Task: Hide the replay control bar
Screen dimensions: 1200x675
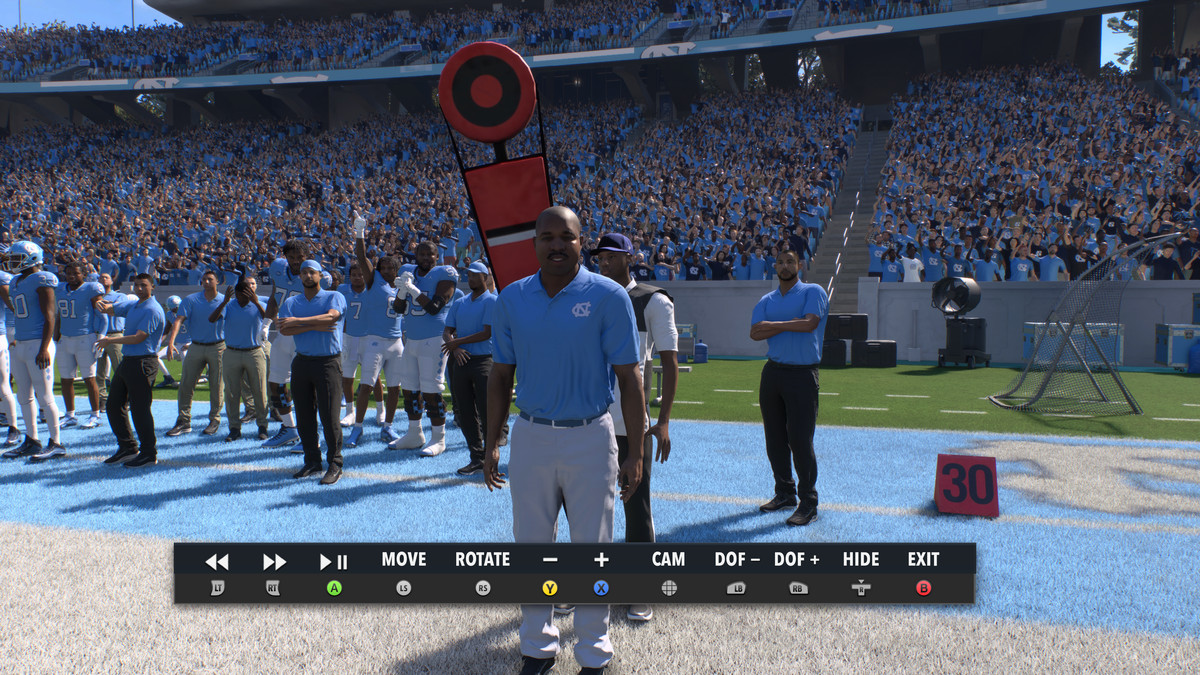Action: [860, 560]
